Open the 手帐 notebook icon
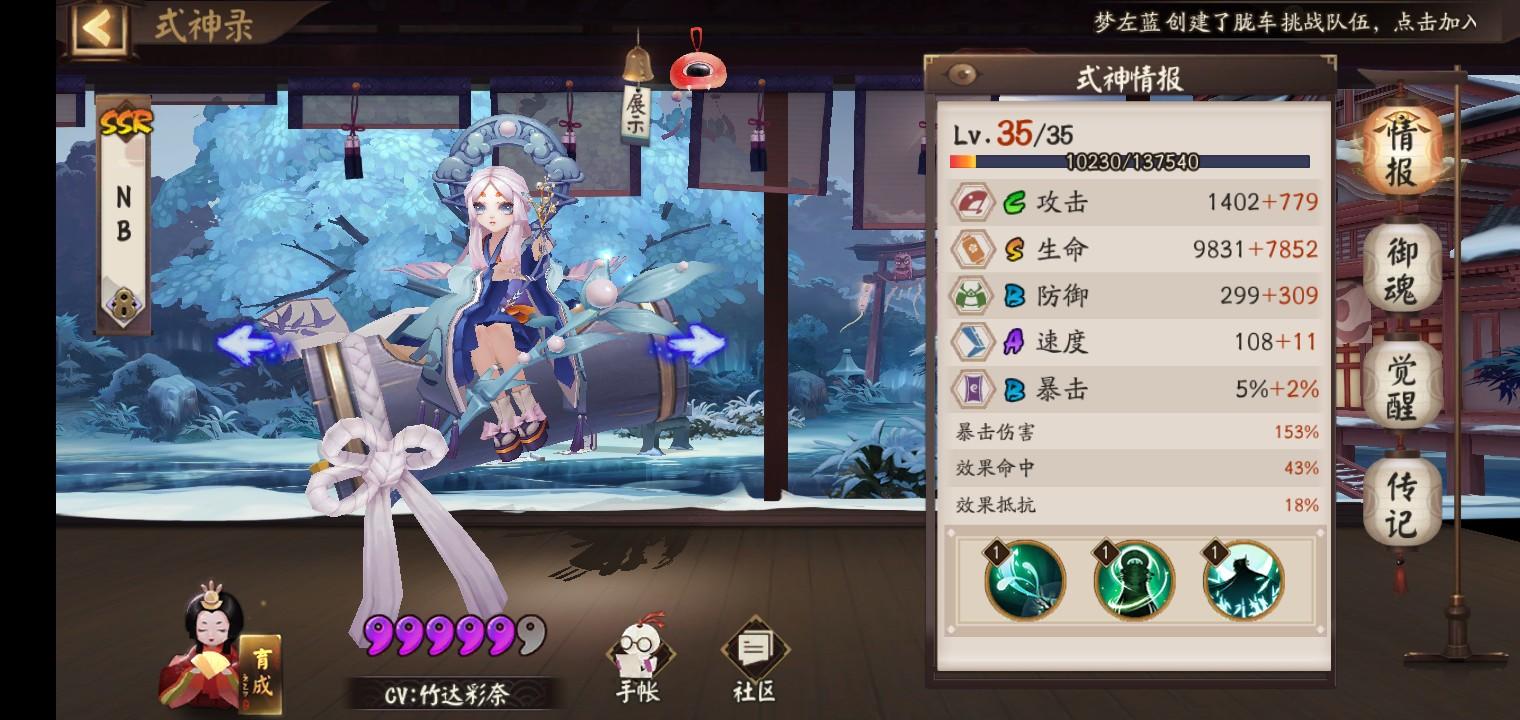The height and width of the screenshot is (720, 1520). [x=638, y=650]
